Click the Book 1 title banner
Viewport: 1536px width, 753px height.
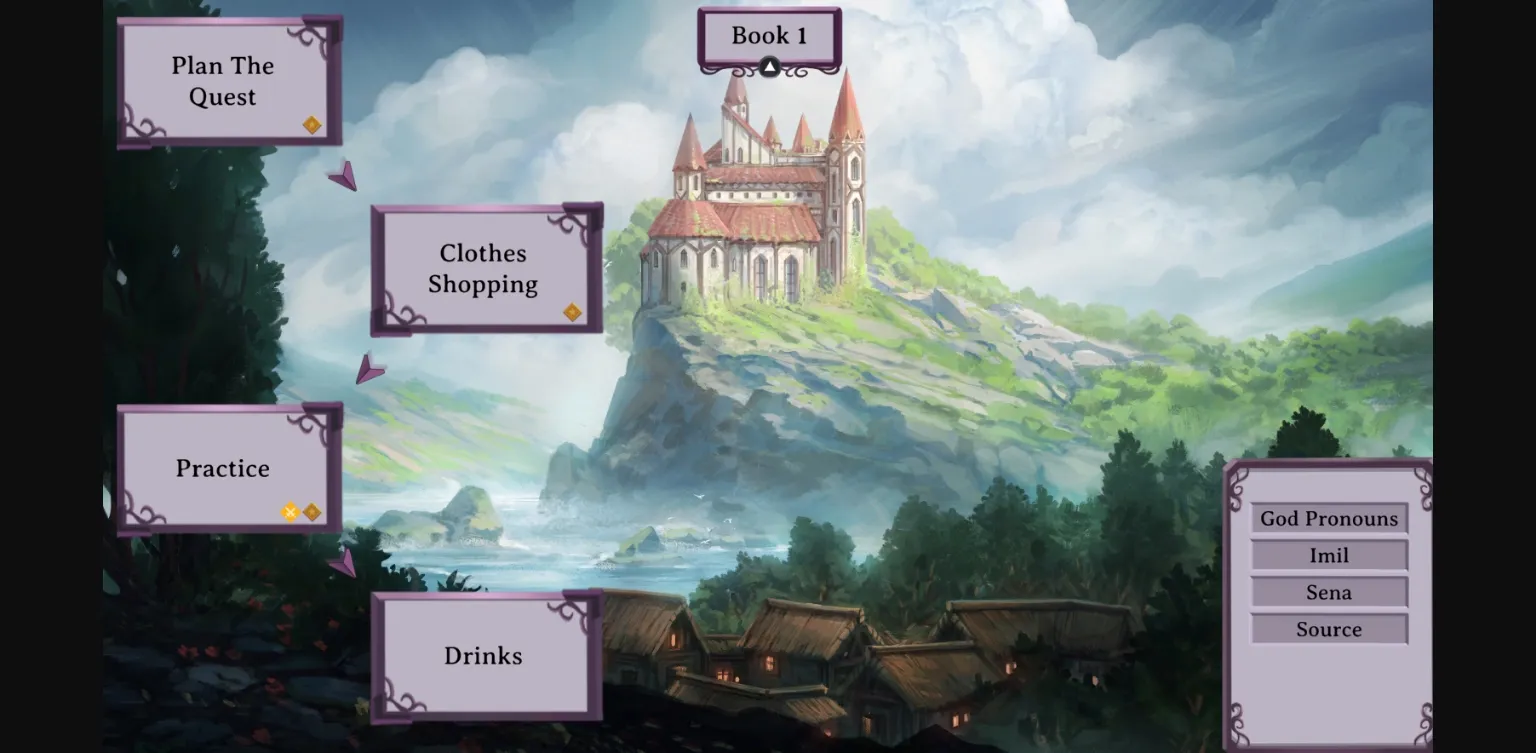(x=768, y=36)
